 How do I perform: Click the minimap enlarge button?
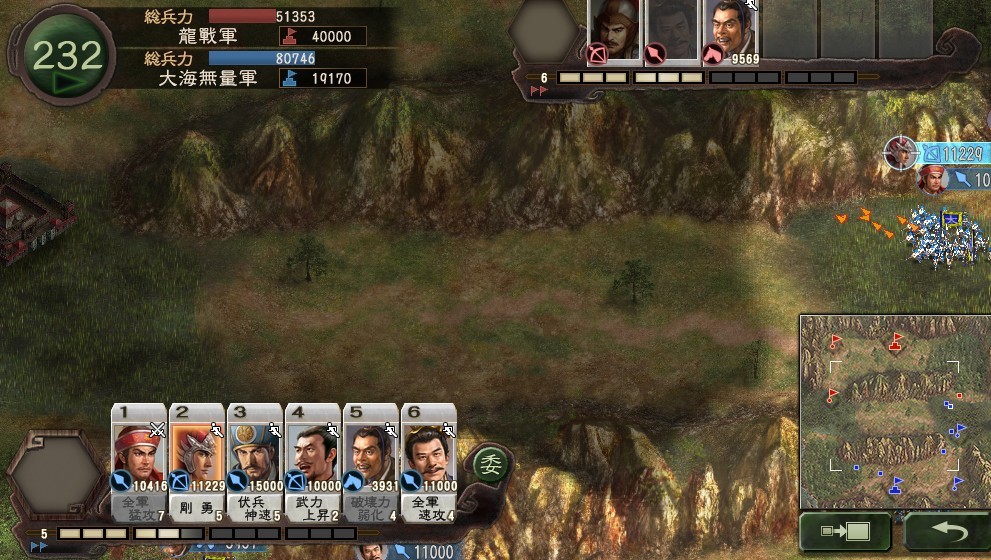[x=845, y=531]
